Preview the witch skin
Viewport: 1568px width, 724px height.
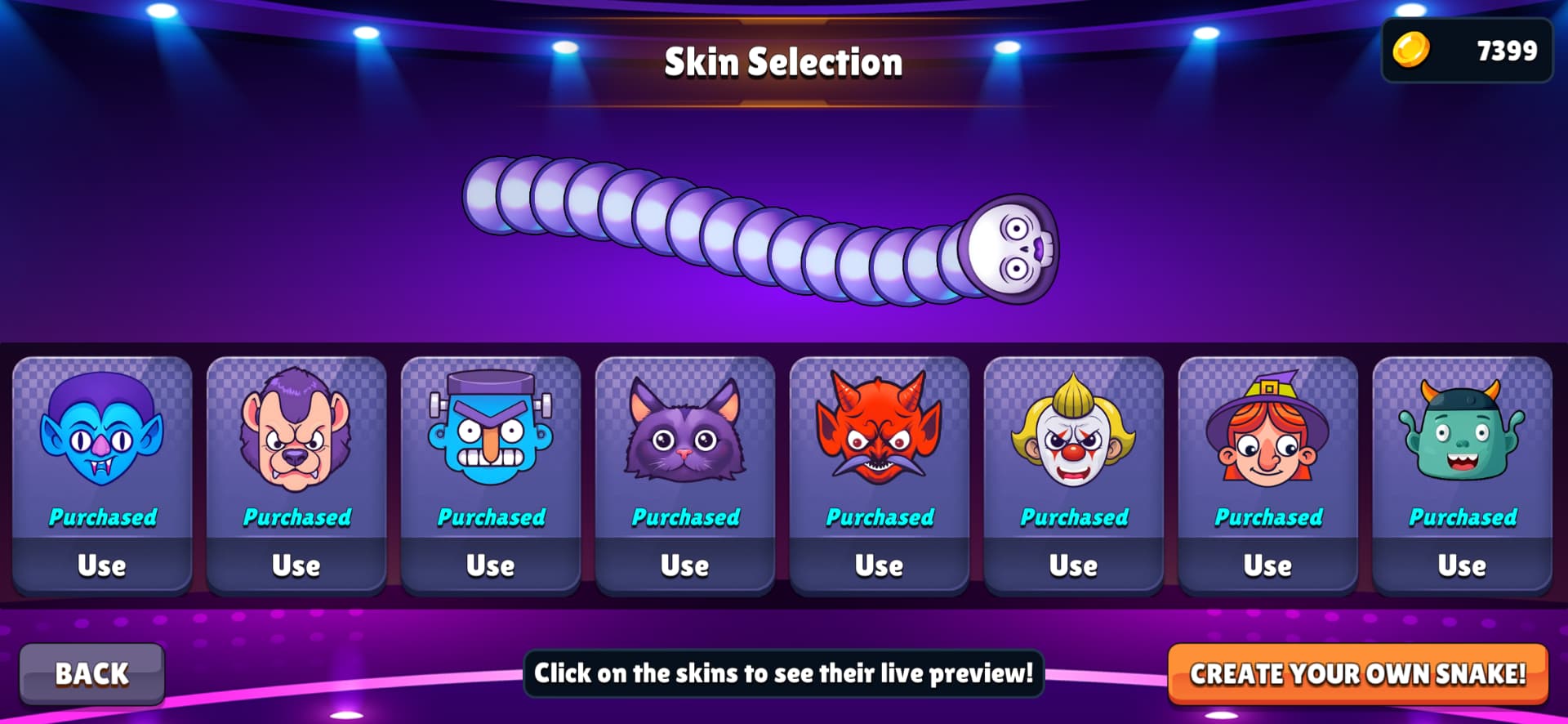click(x=1268, y=430)
